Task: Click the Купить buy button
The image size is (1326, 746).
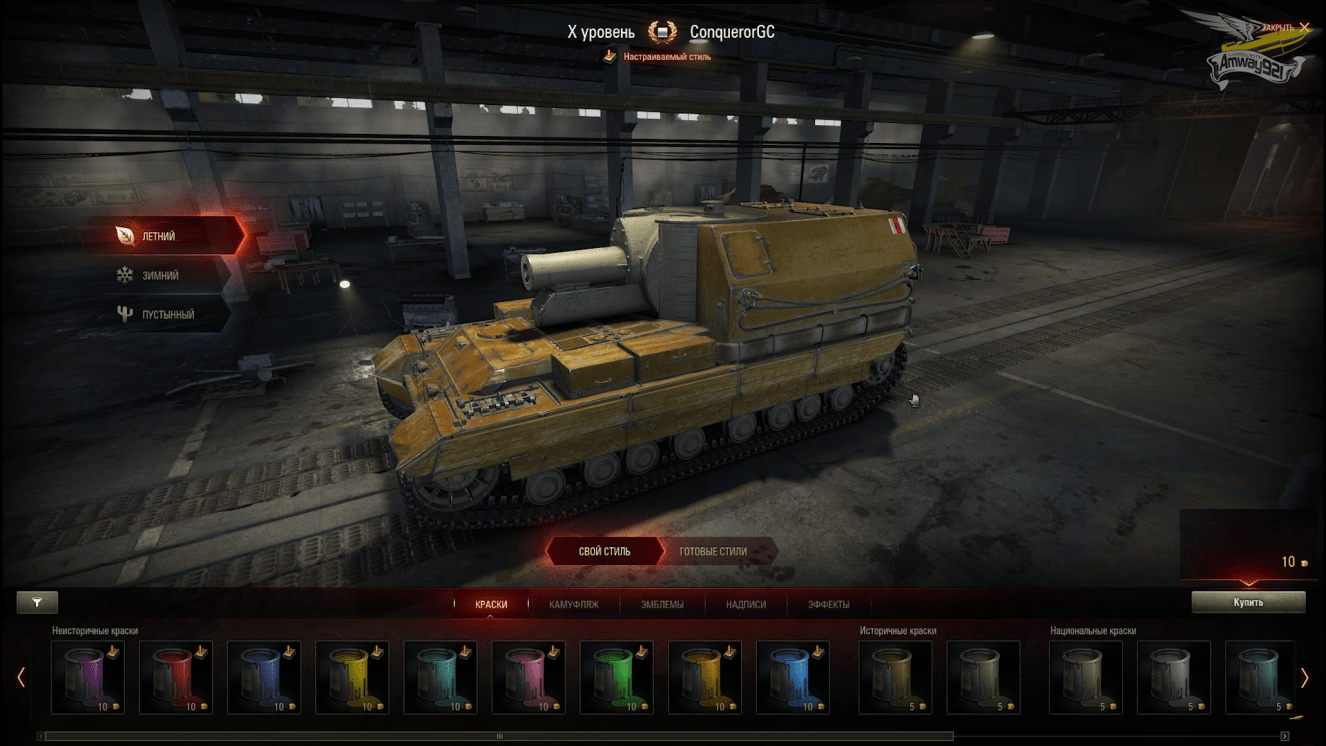Action: [1248, 602]
